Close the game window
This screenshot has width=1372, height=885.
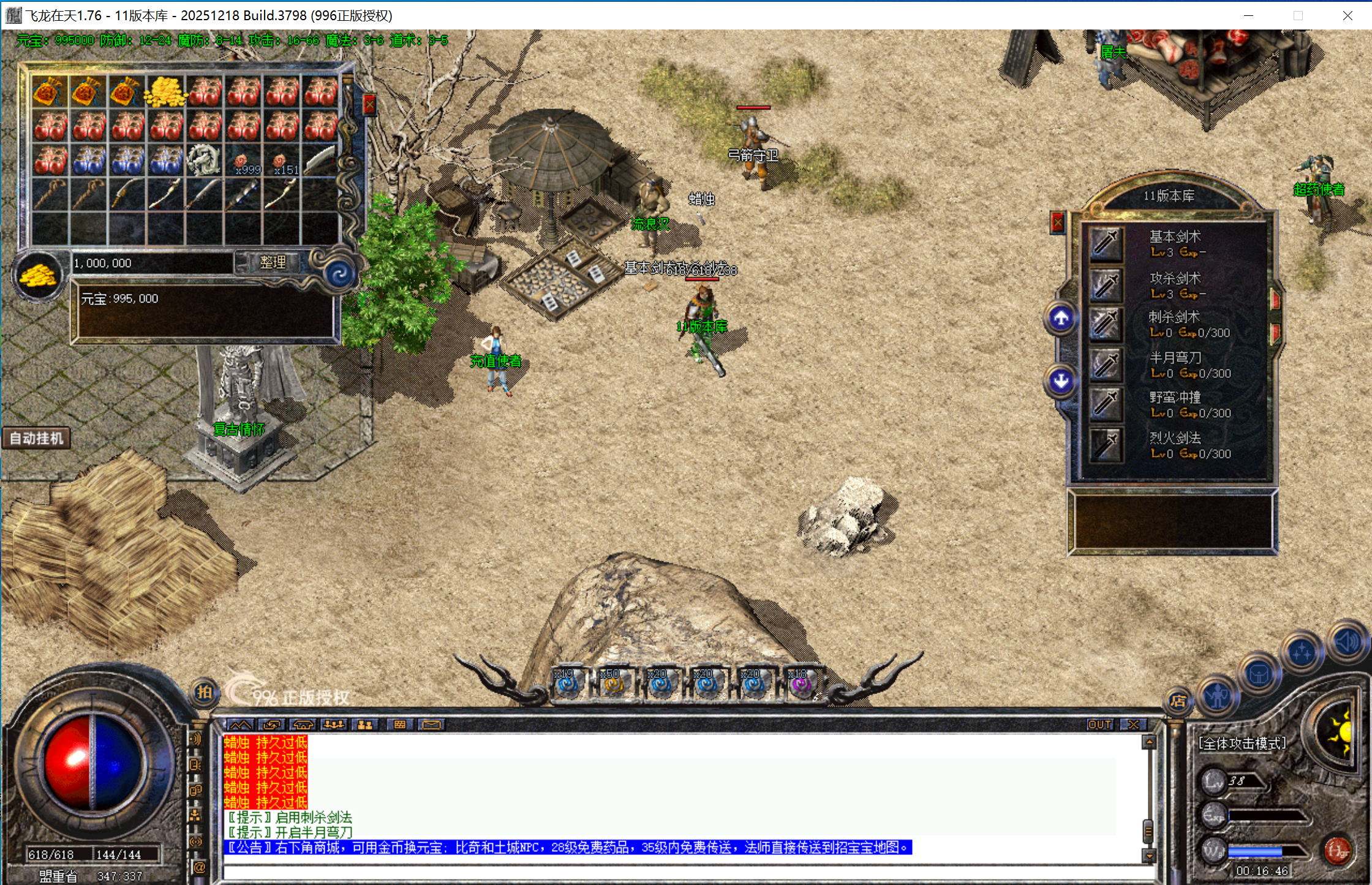1347,15
